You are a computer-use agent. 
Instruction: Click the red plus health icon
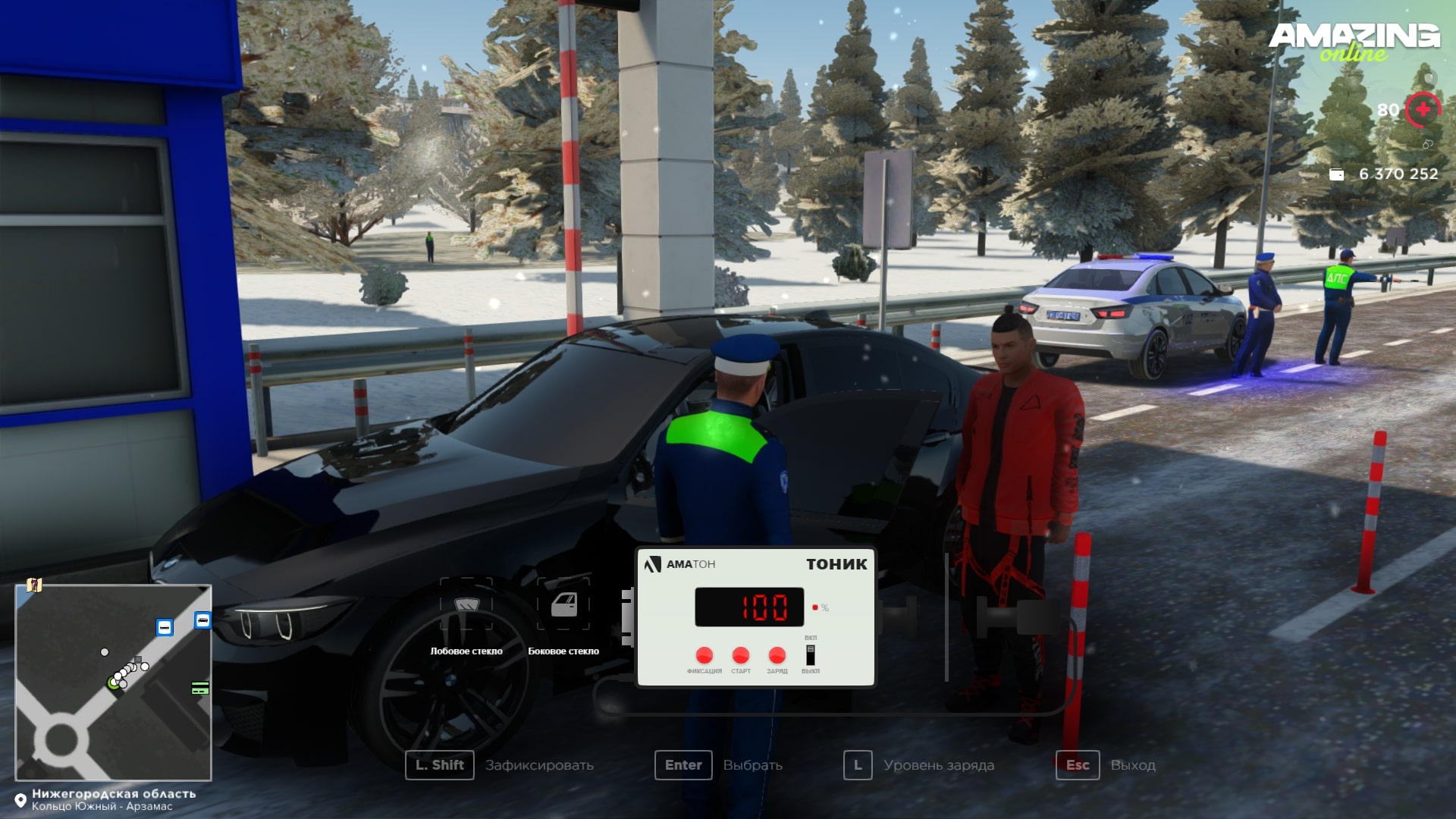1423,110
